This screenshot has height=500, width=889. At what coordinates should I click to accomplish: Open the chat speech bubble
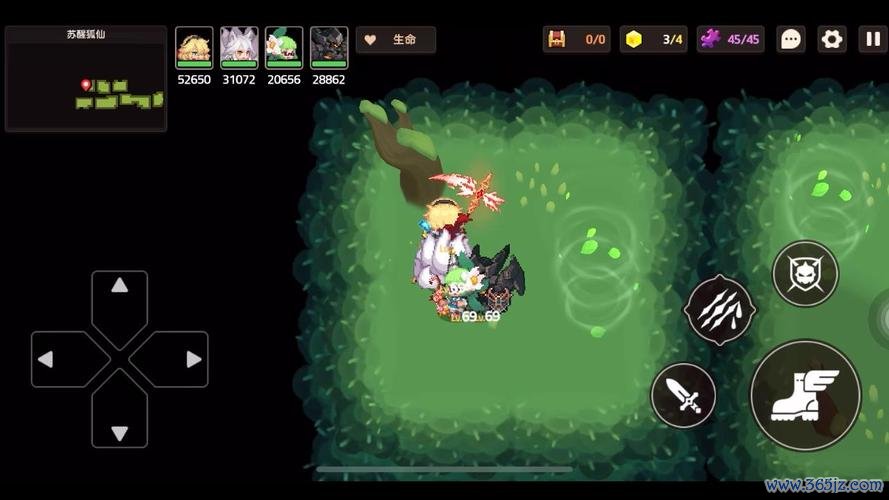coord(791,40)
